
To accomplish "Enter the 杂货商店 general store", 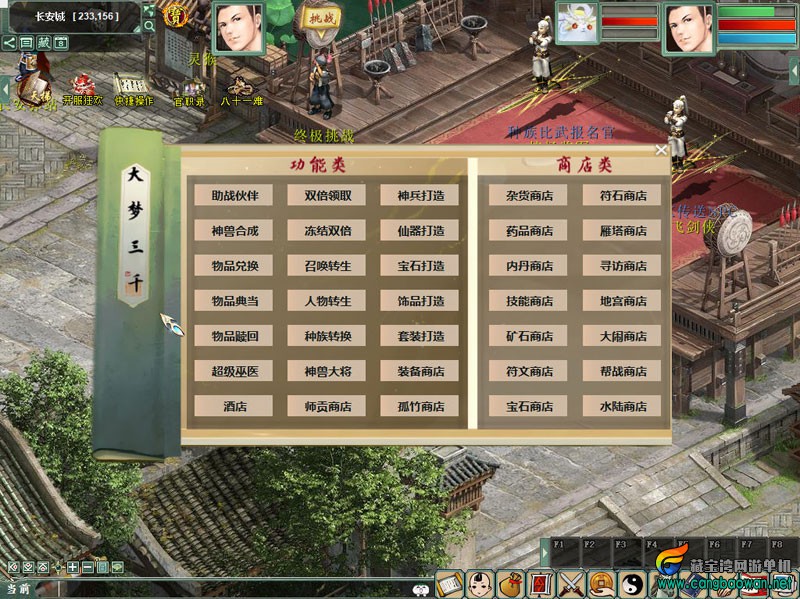I will pos(529,196).
